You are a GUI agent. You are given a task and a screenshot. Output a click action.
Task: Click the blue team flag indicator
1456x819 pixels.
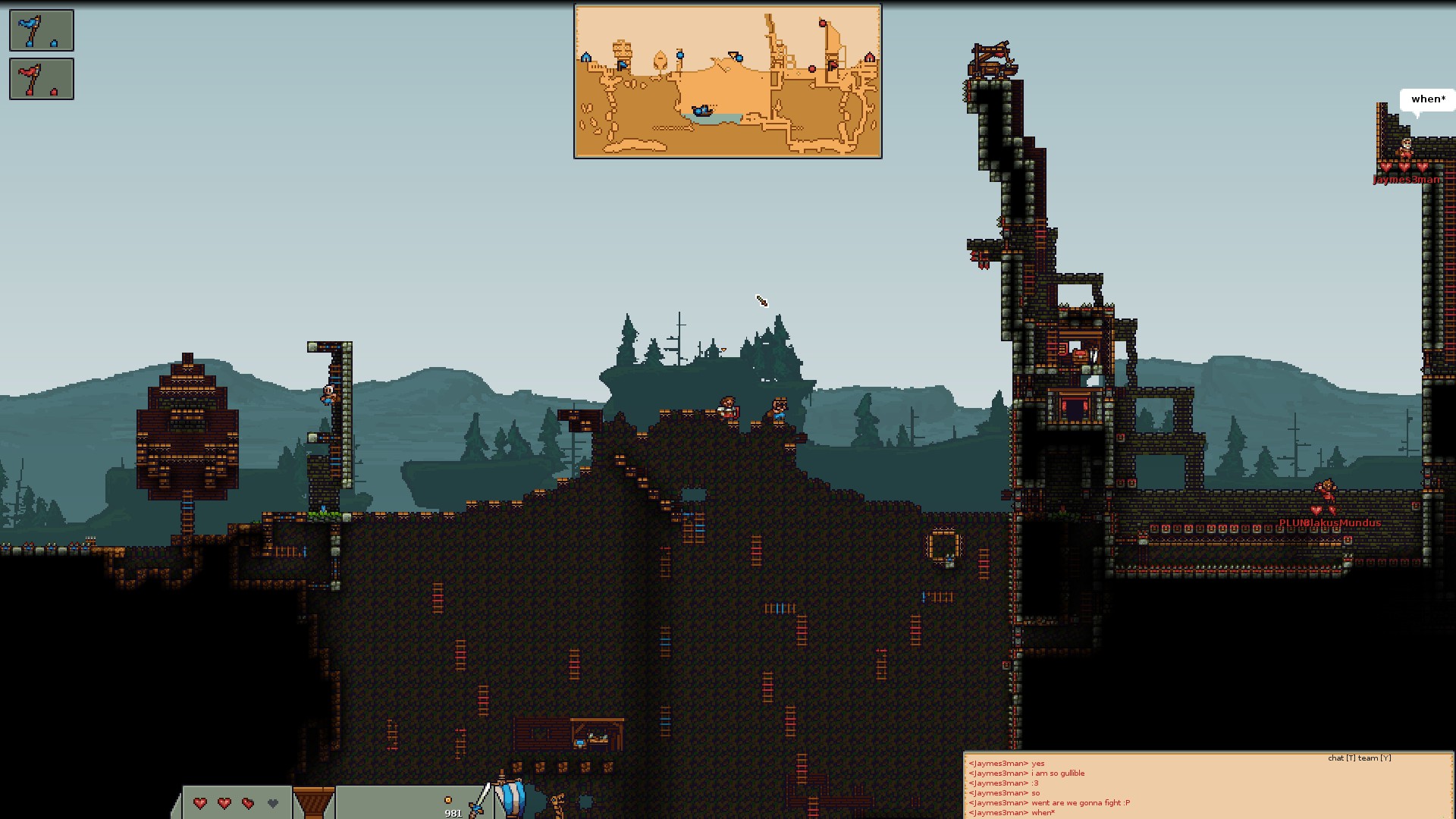coord(42,30)
